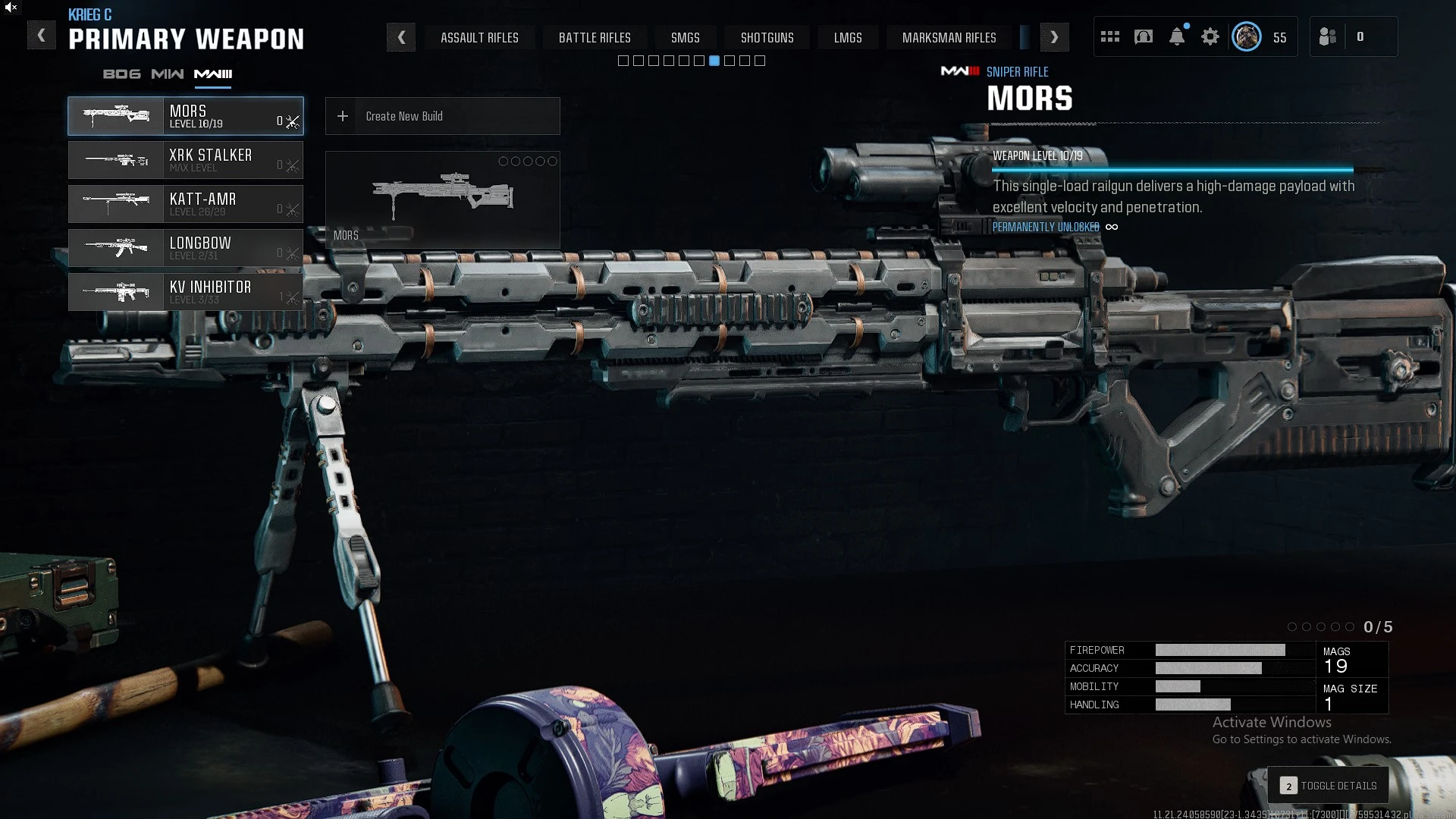The width and height of the screenshot is (1456, 819).
Task: Open the MORS default build thumbnail
Action: tap(443, 199)
